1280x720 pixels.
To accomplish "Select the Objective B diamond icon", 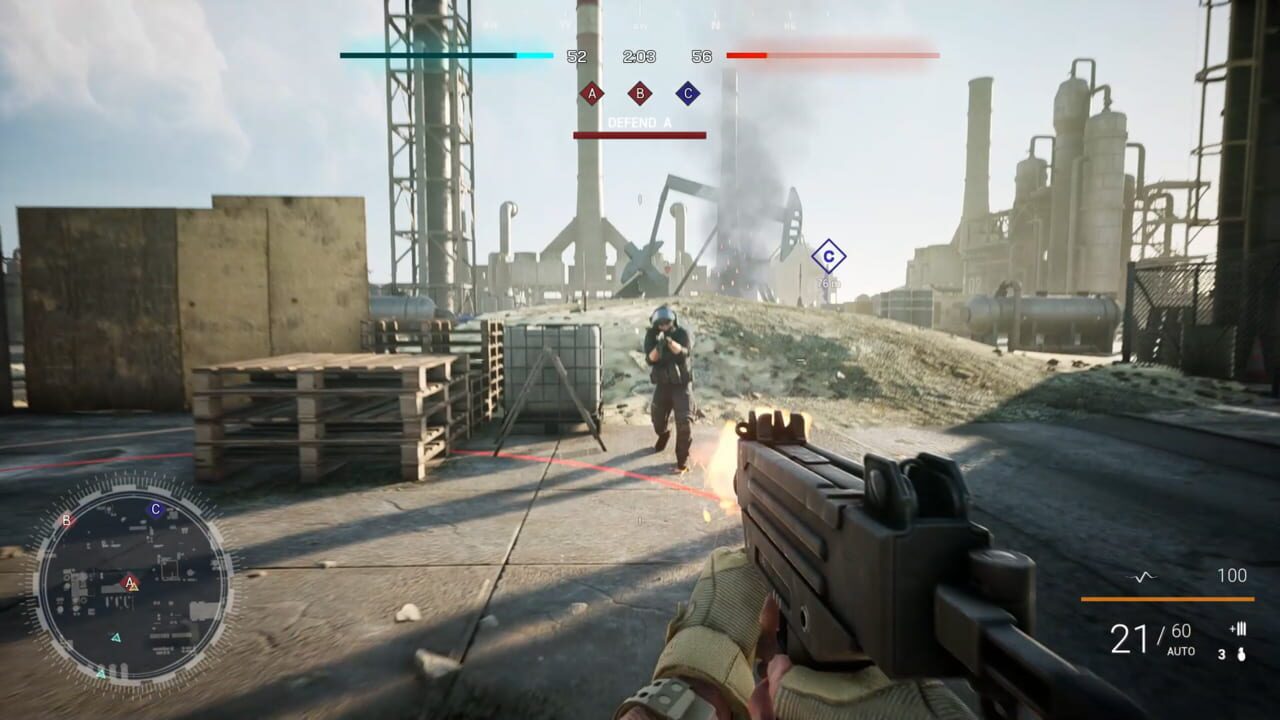I will [639, 93].
